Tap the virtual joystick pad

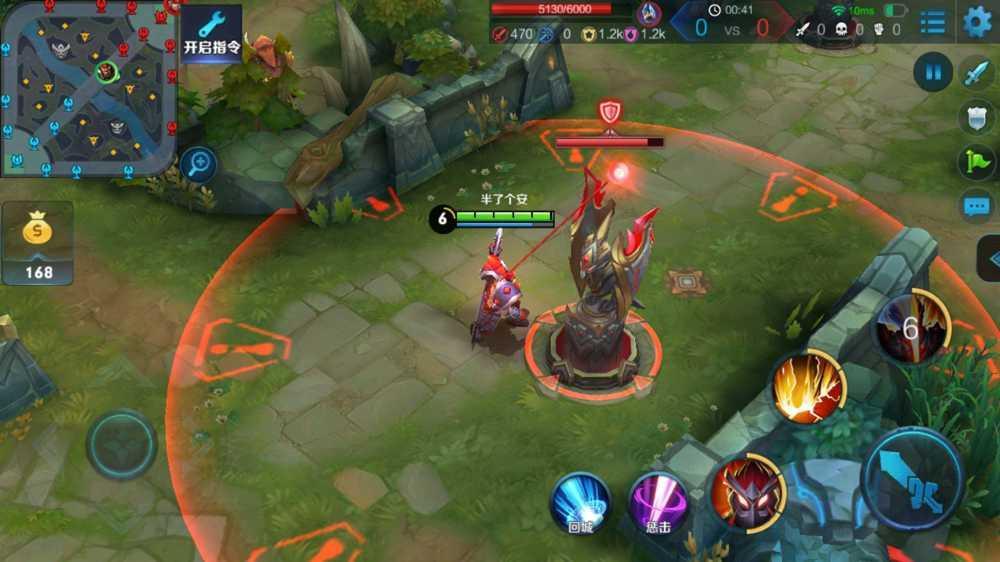[x=121, y=444]
